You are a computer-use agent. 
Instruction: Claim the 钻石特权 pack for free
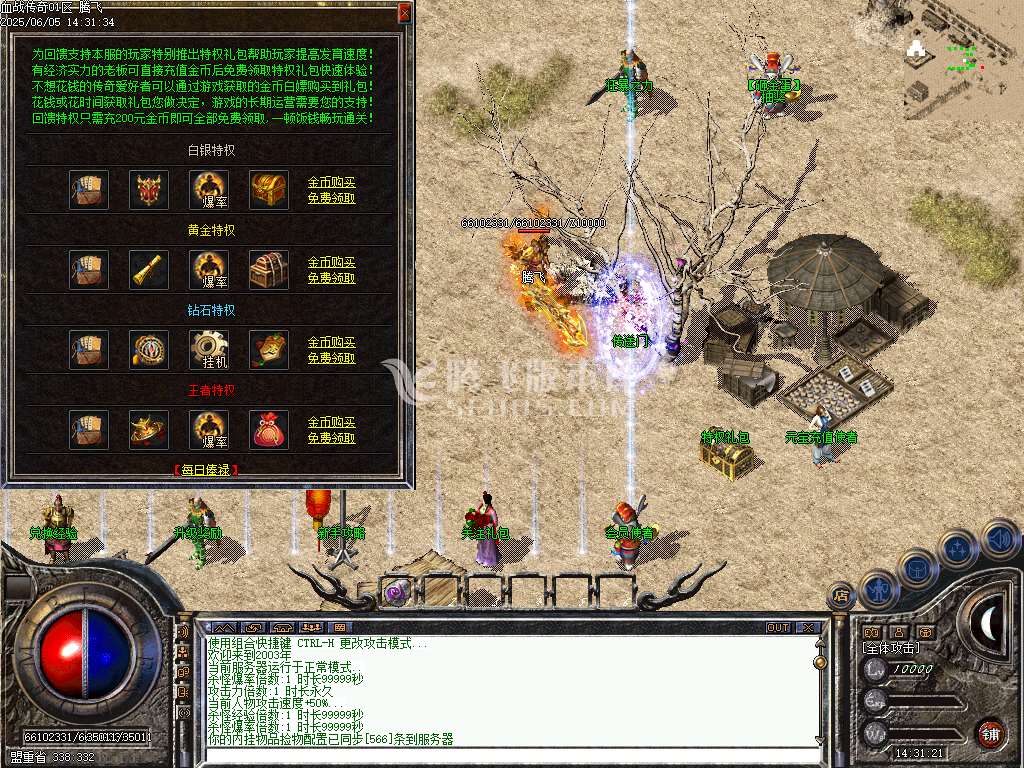[x=331, y=358]
